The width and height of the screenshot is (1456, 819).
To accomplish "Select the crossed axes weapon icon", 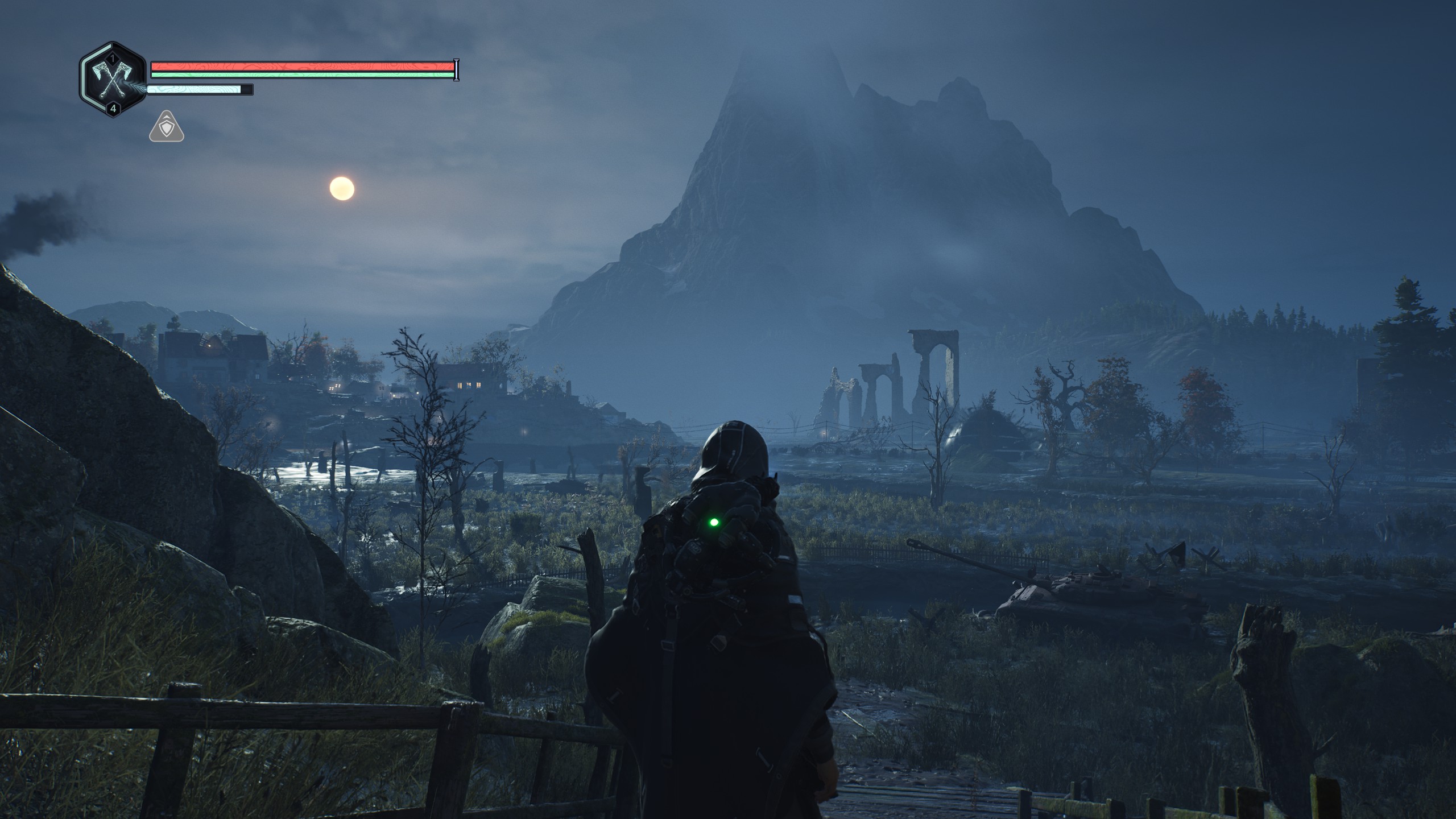I will [x=113, y=80].
